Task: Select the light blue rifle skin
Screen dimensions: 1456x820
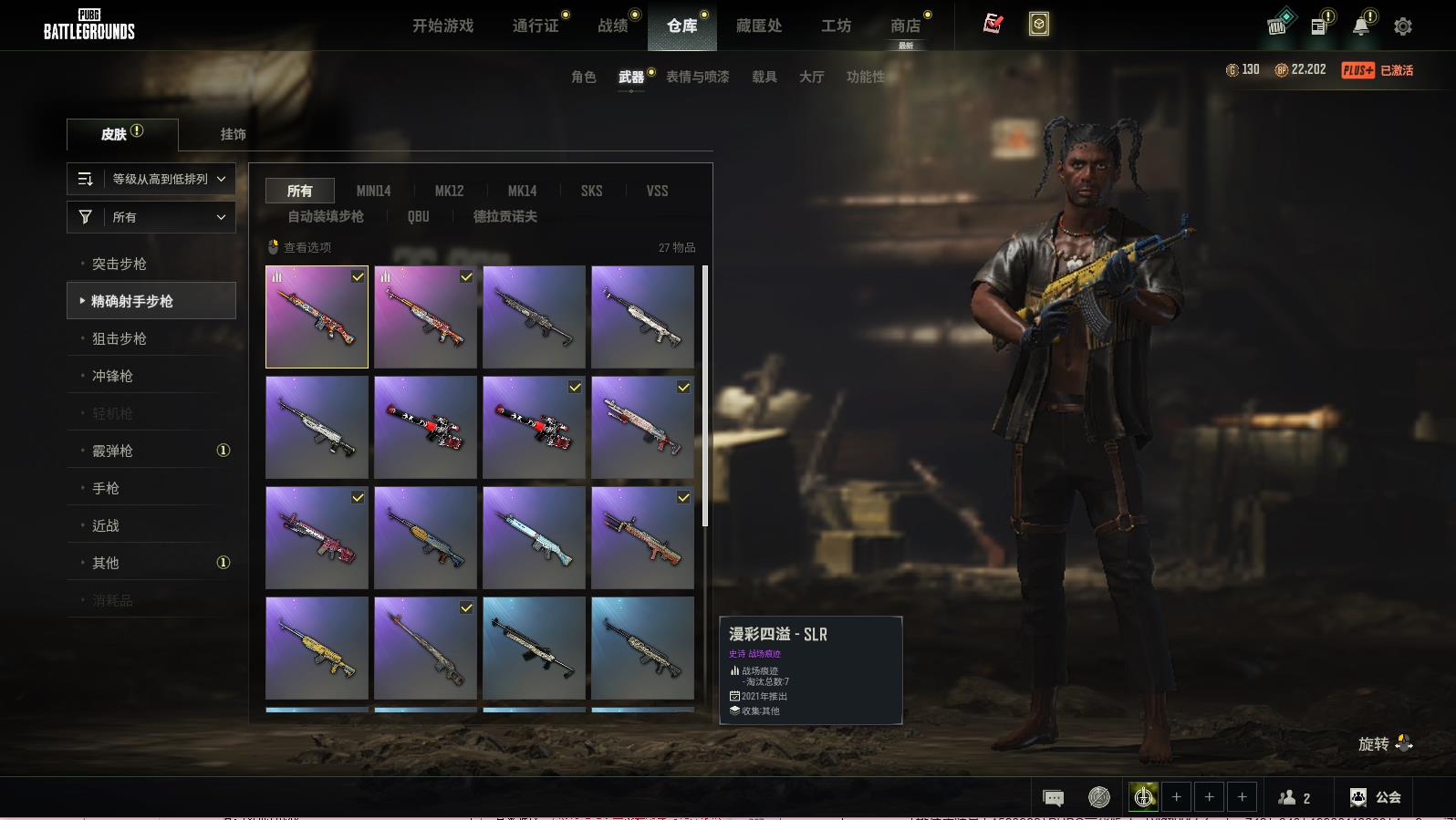Action: (534, 537)
